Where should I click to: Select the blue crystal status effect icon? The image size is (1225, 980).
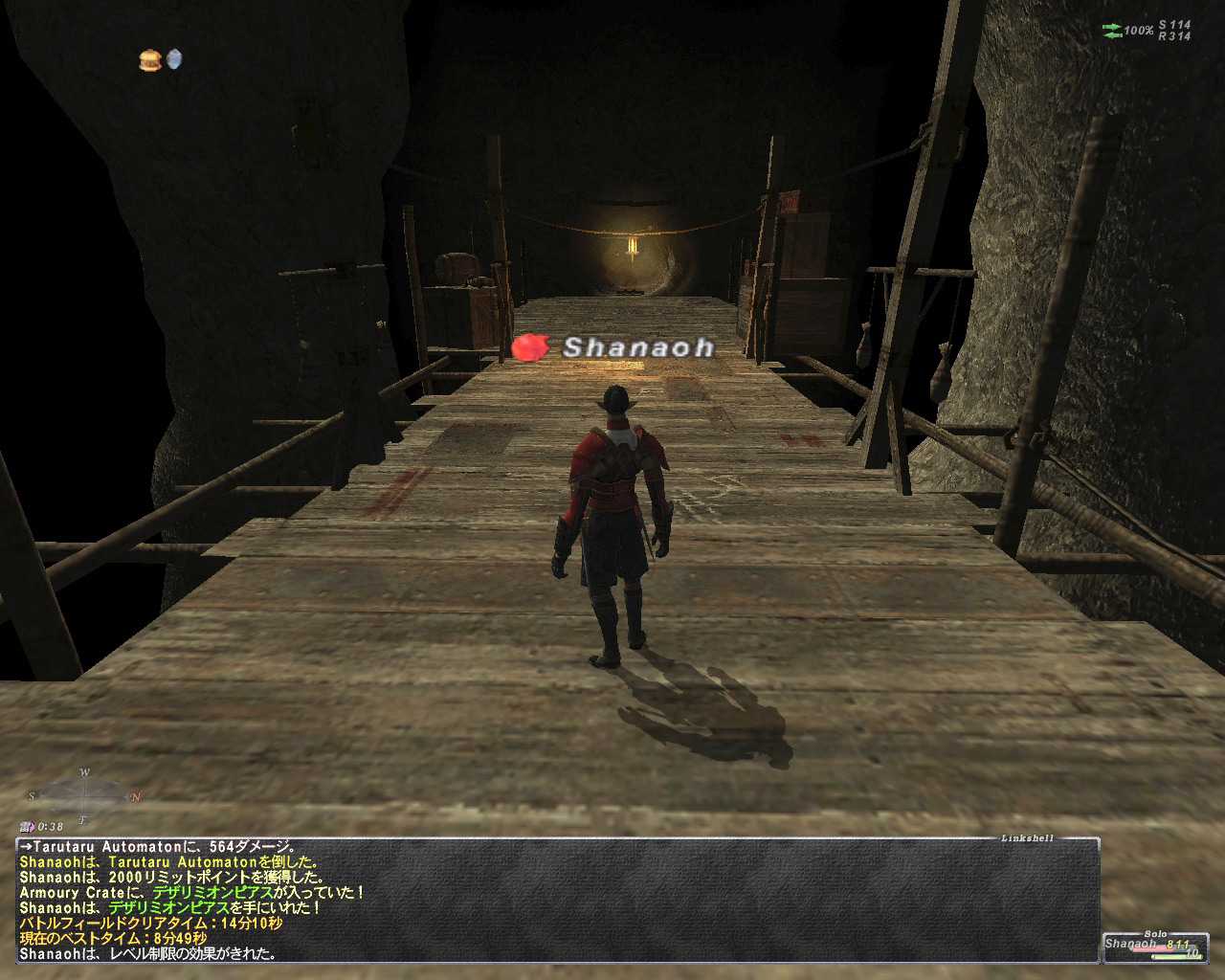[x=174, y=59]
